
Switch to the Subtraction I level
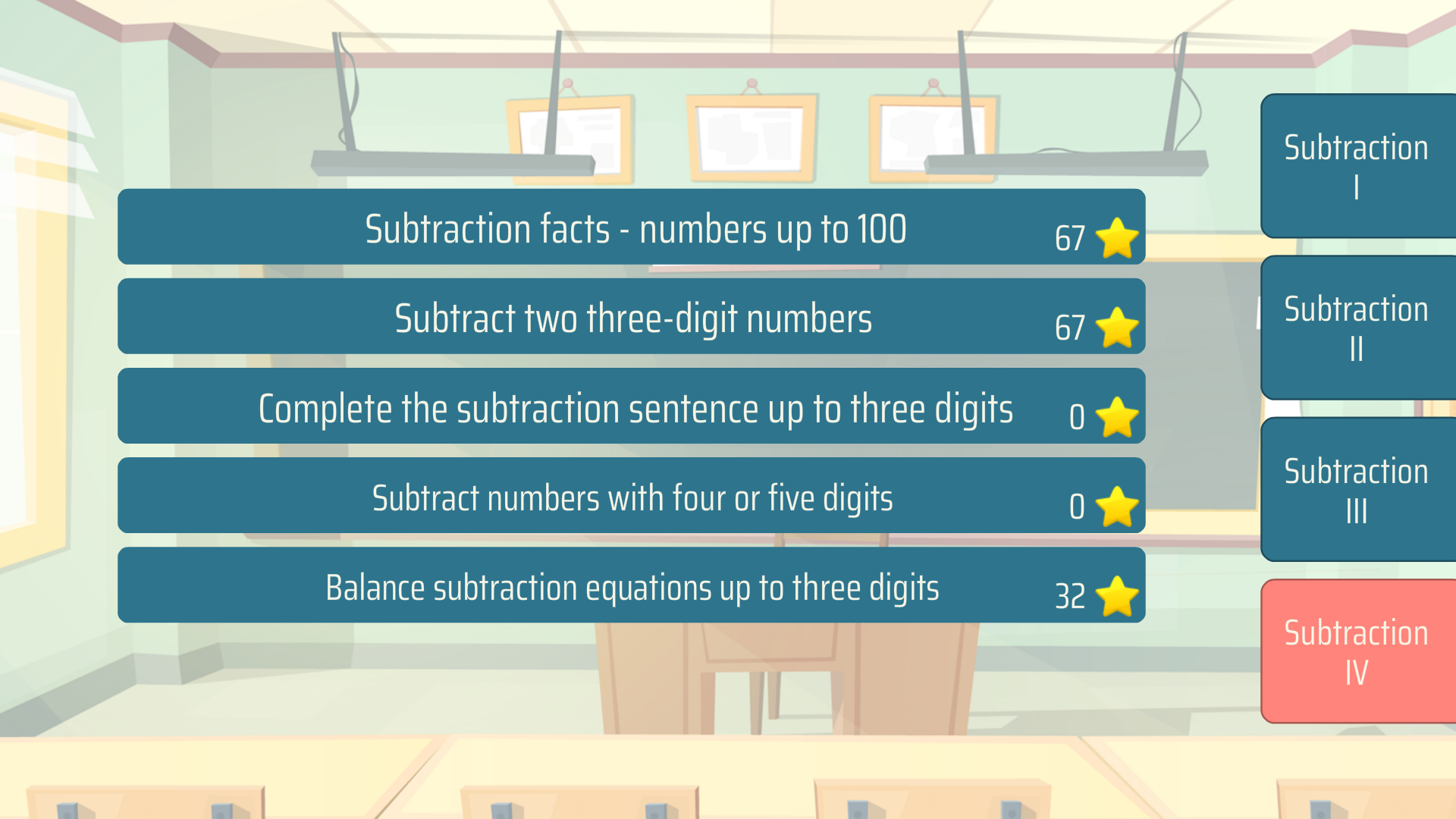1357,165
